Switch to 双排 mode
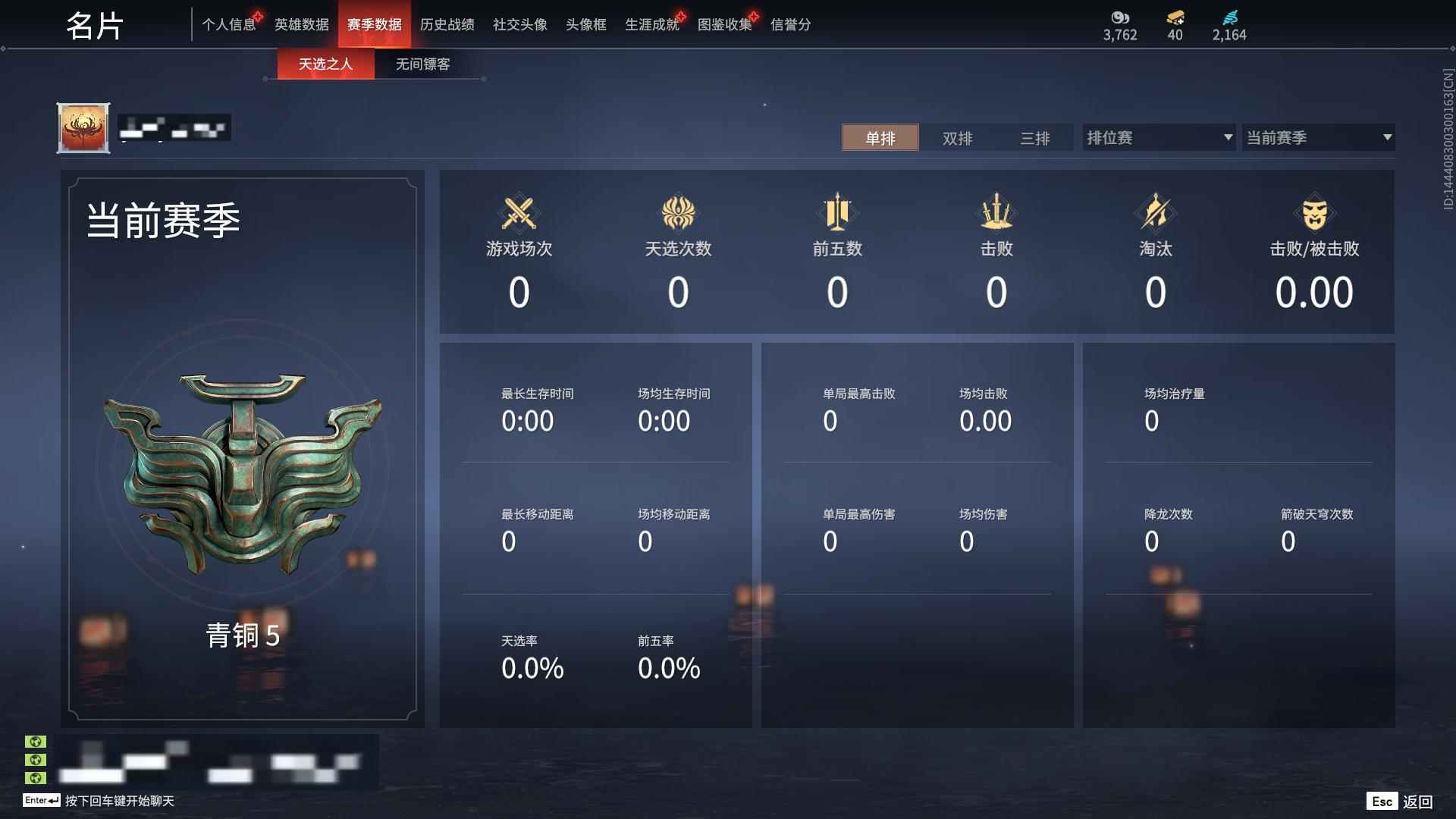Image resolution: width=1456 pixels, height=819 pixels. click(x=959, y=138)
